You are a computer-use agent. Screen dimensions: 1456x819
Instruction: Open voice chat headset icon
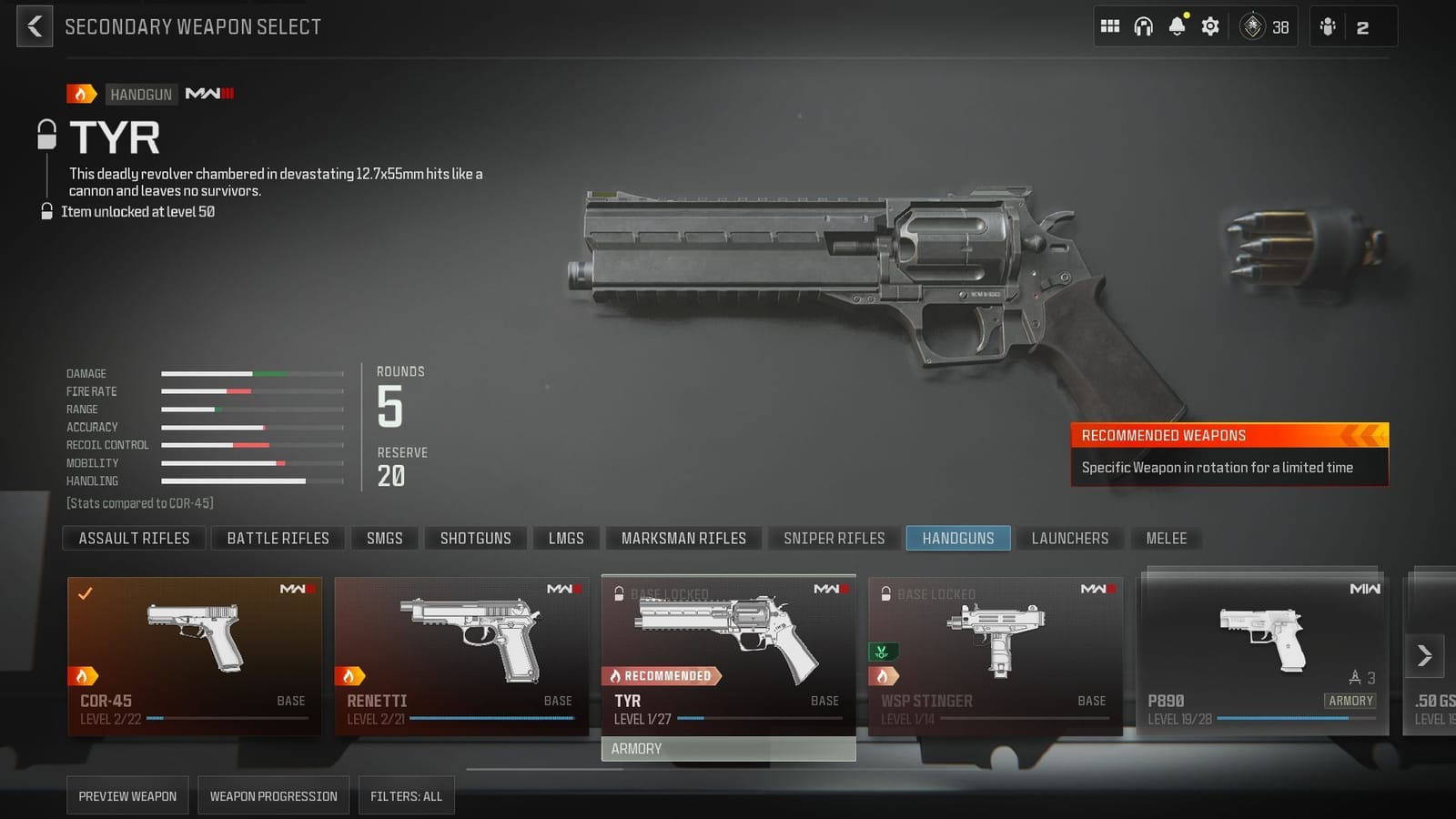[x=1145, y=26]
